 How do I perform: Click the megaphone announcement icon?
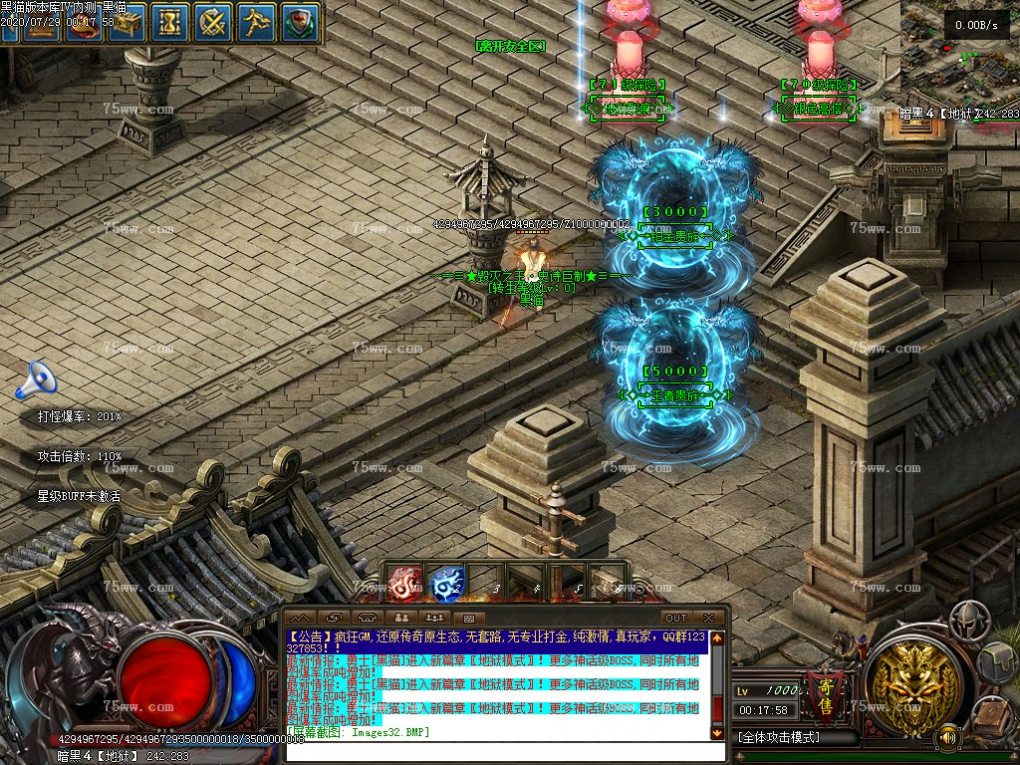point(35,379)
